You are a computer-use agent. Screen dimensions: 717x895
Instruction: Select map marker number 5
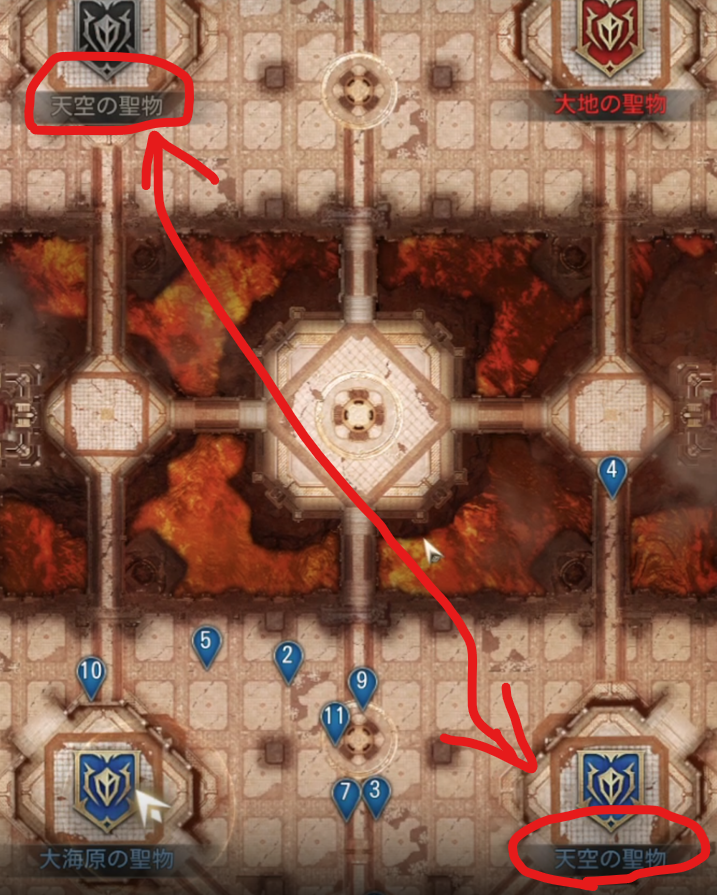206,645
